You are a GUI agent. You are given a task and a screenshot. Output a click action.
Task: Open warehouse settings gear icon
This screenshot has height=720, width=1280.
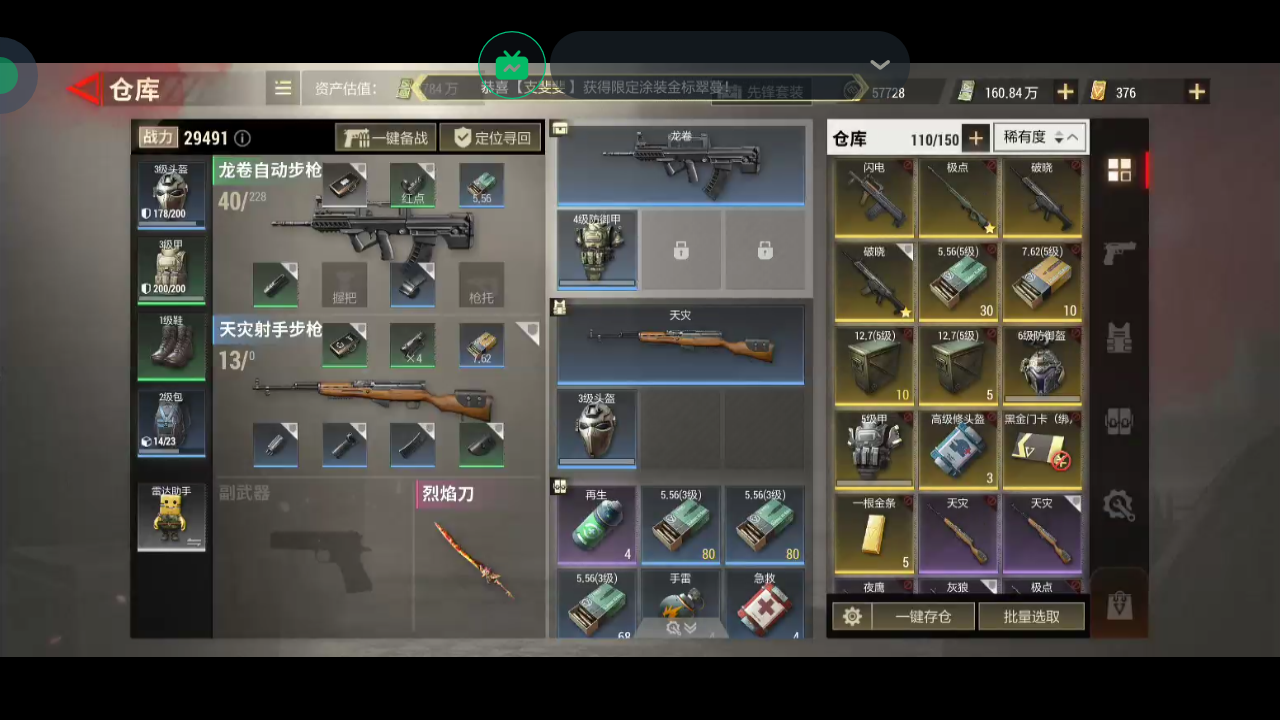[852, 617]
